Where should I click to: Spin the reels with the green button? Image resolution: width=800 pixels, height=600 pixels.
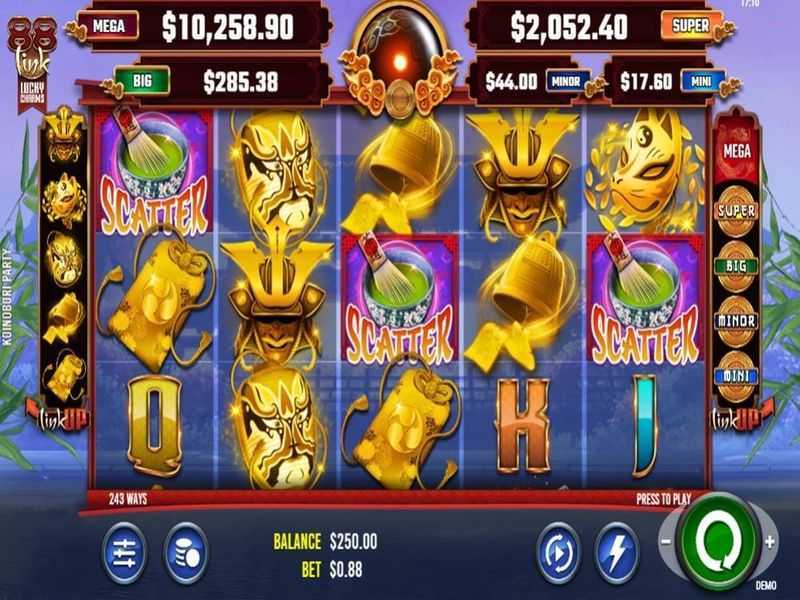716,542
